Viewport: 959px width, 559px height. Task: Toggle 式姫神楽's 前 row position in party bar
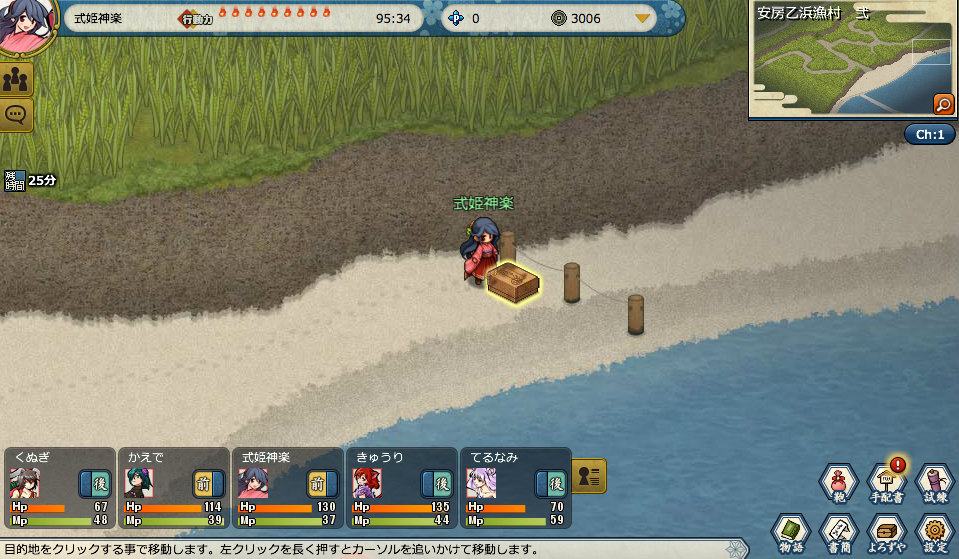tap(322, 484)
